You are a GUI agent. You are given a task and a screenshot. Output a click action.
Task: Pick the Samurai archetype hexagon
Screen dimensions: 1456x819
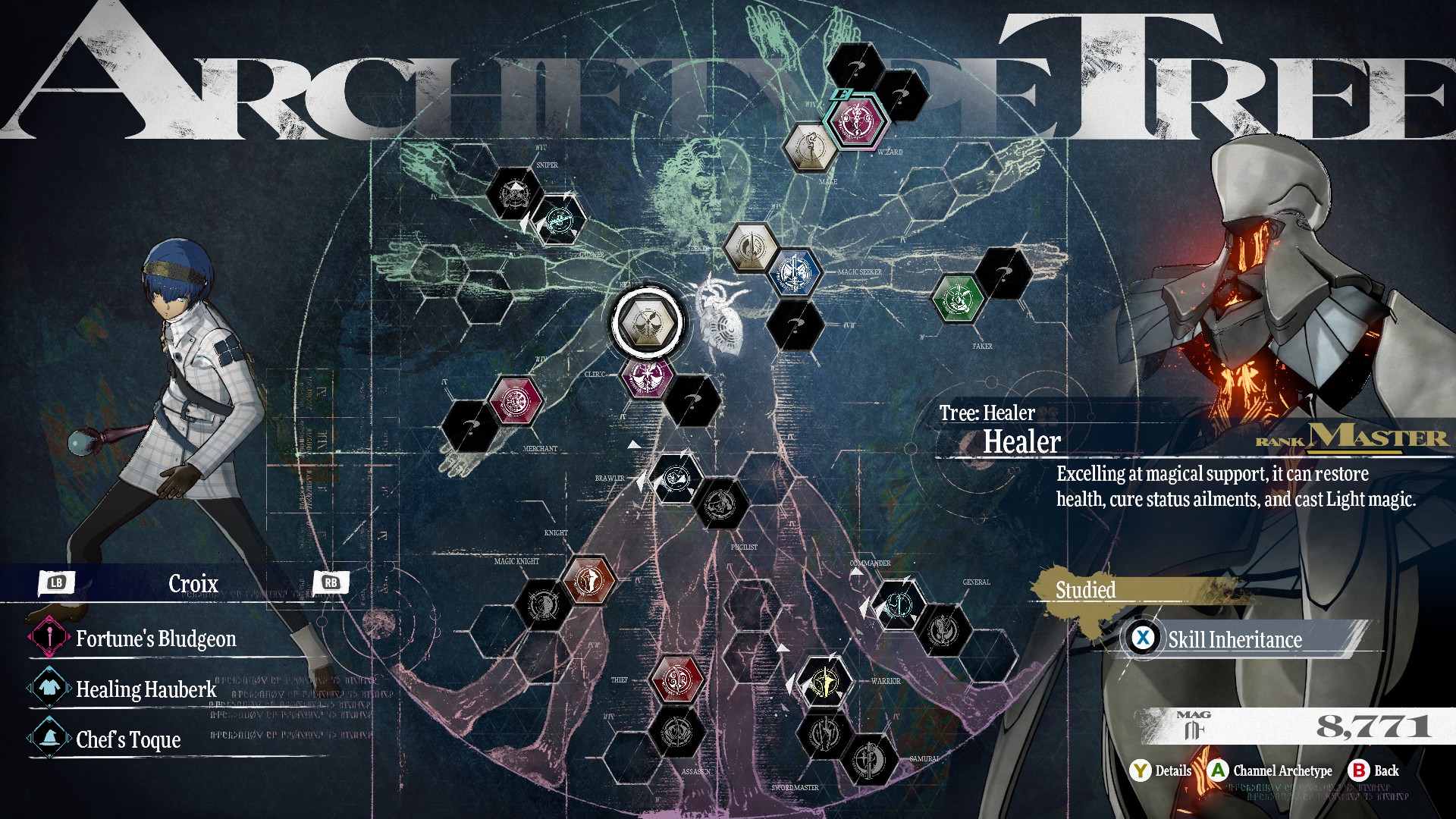tap(869, 759)
